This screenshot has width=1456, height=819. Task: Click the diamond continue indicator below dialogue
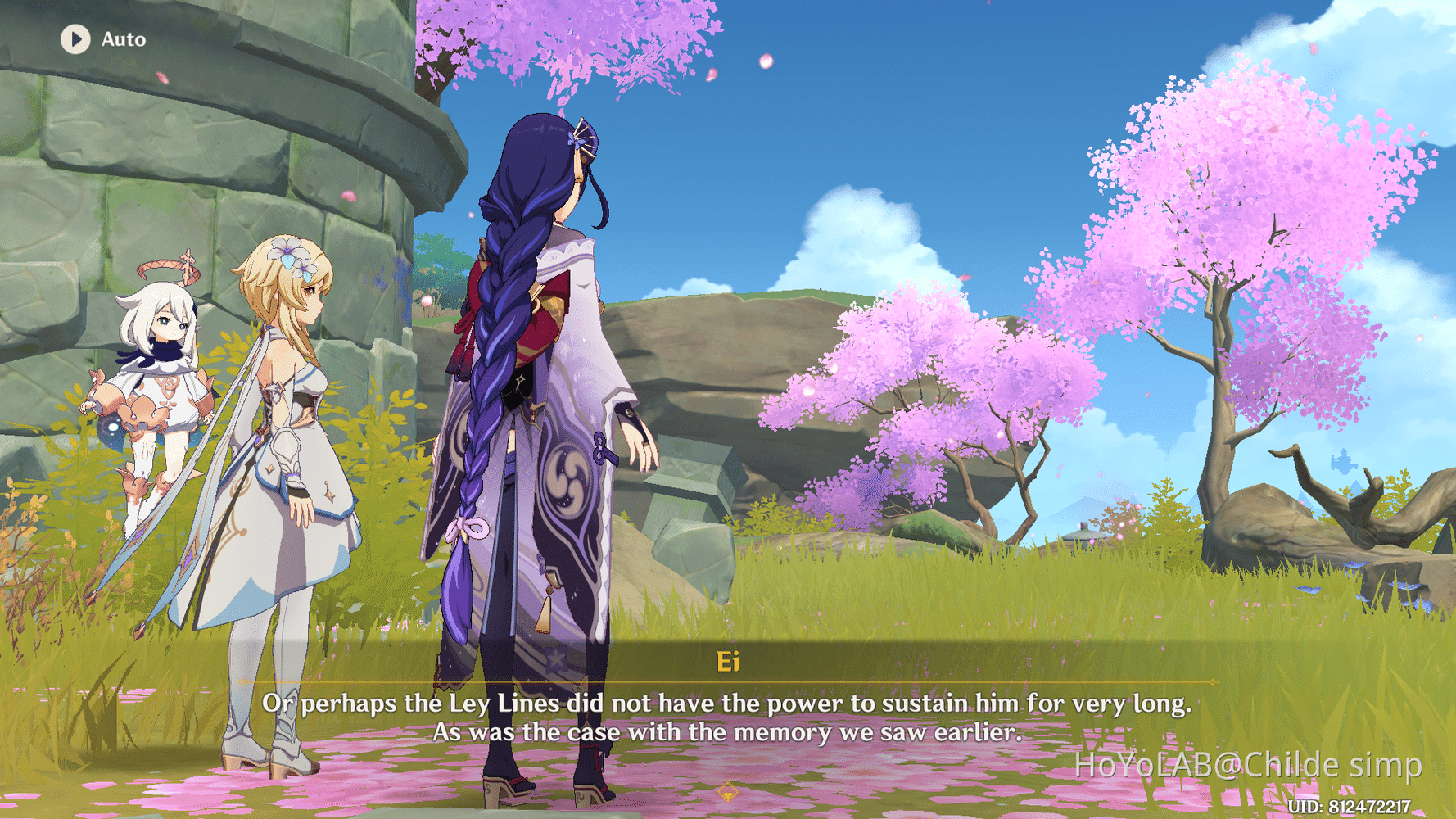tap(727, 793)
